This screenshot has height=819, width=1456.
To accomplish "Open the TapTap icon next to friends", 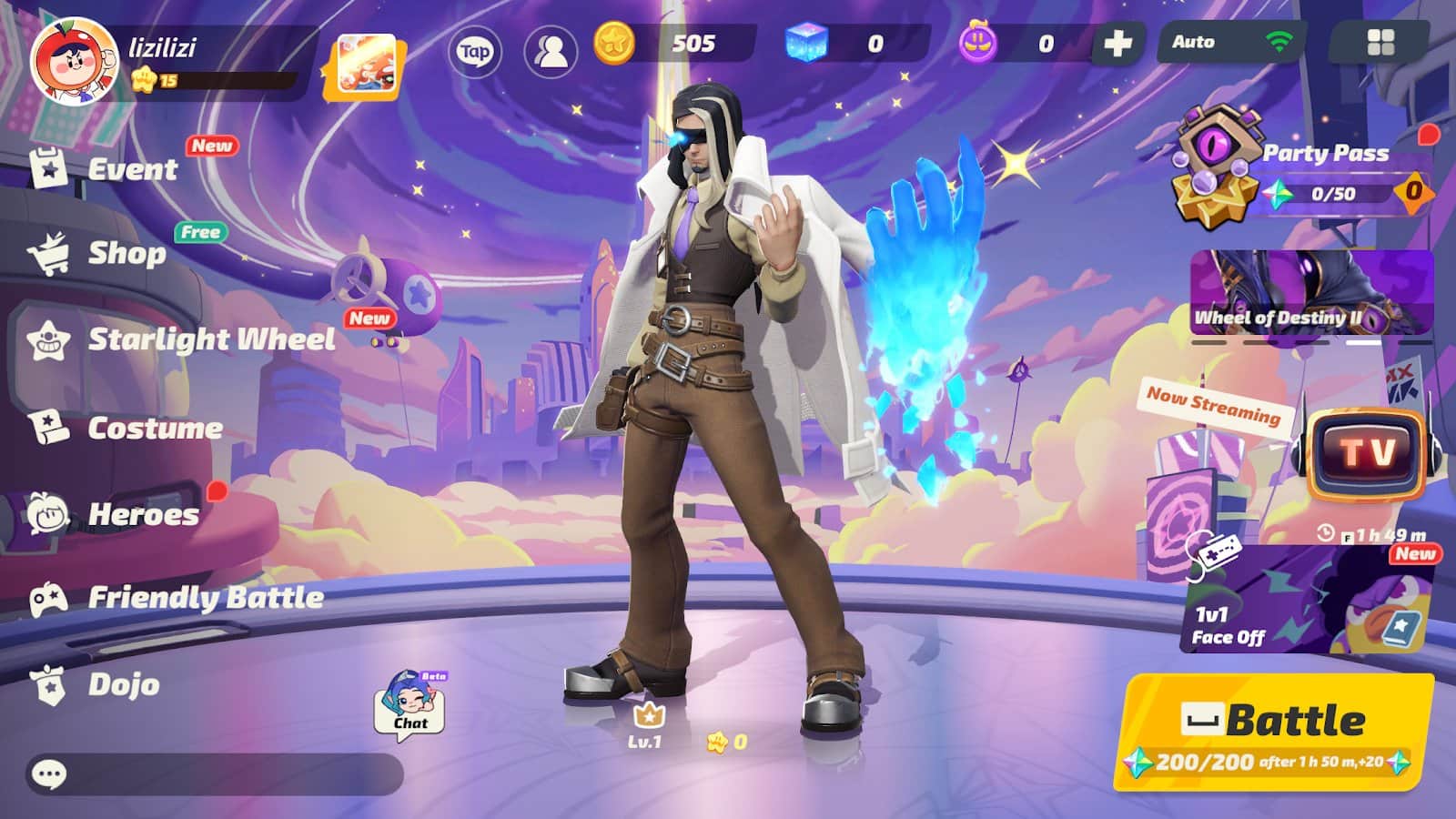I will 476,55.
